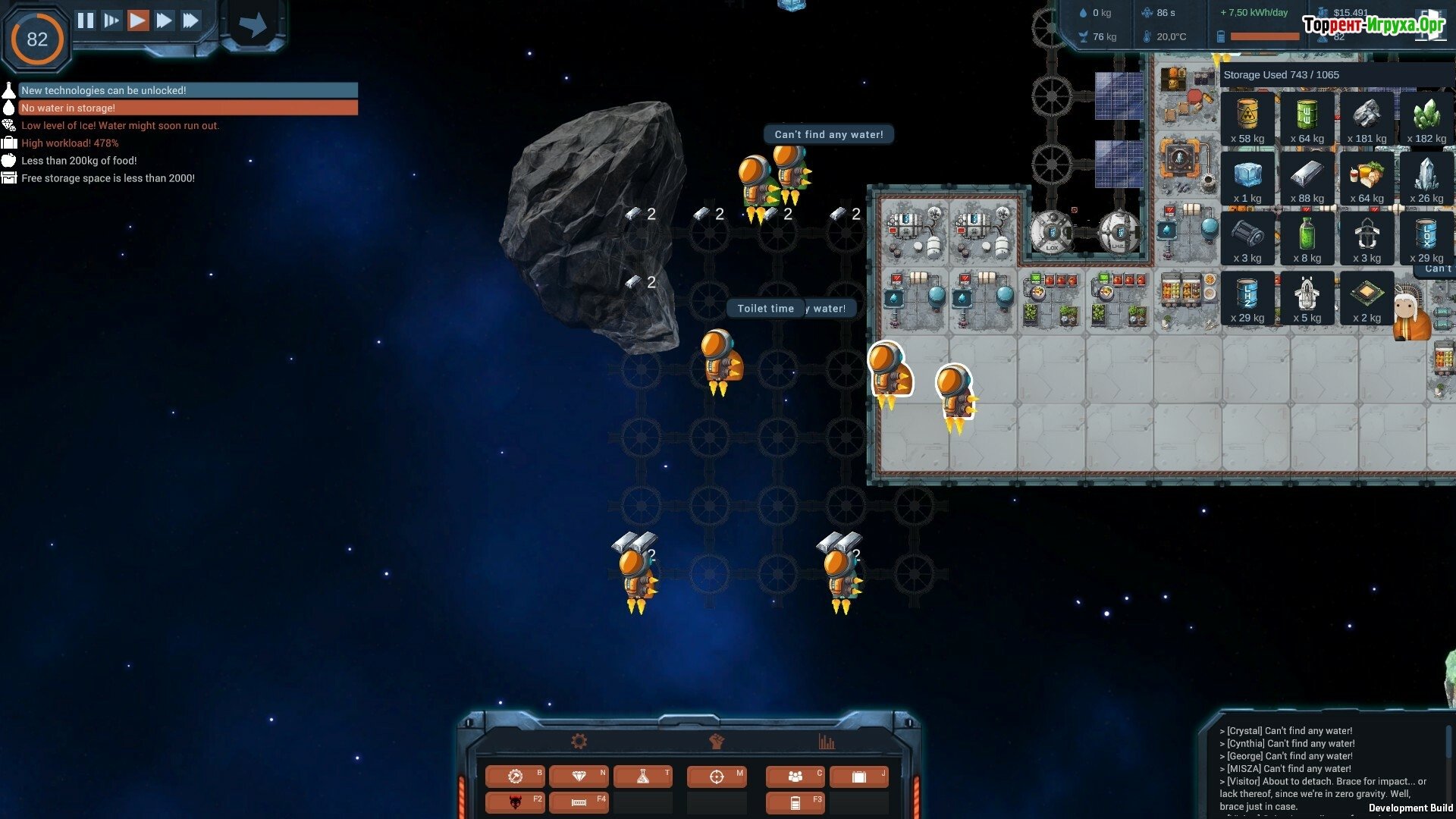Set game to slow speed

click(x=111, y=20)
